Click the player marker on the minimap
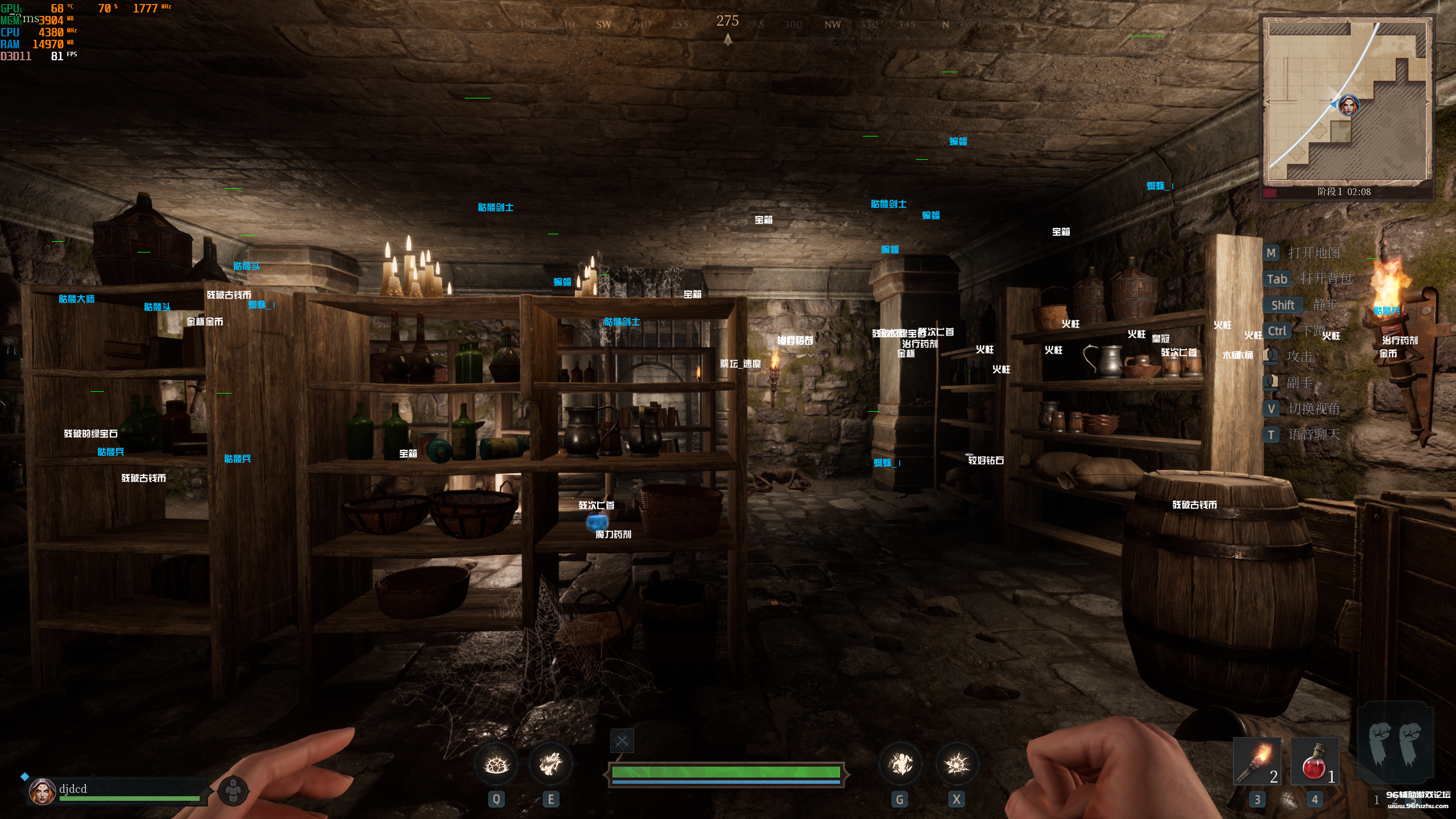This screenshot has width=1456, height=819. (x=1349, y=106)
